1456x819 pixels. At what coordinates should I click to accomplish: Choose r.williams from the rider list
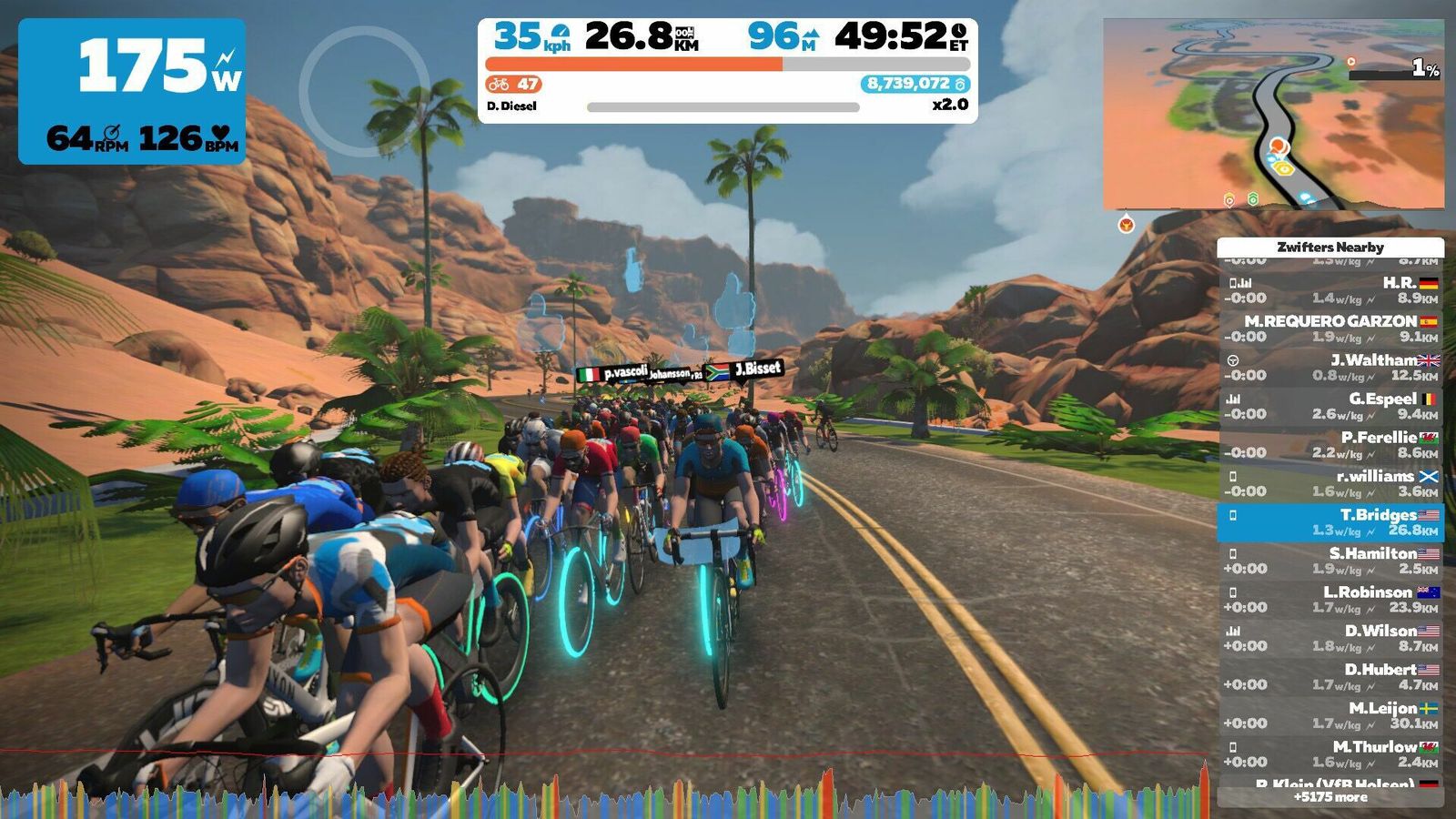pos(1330,483)
